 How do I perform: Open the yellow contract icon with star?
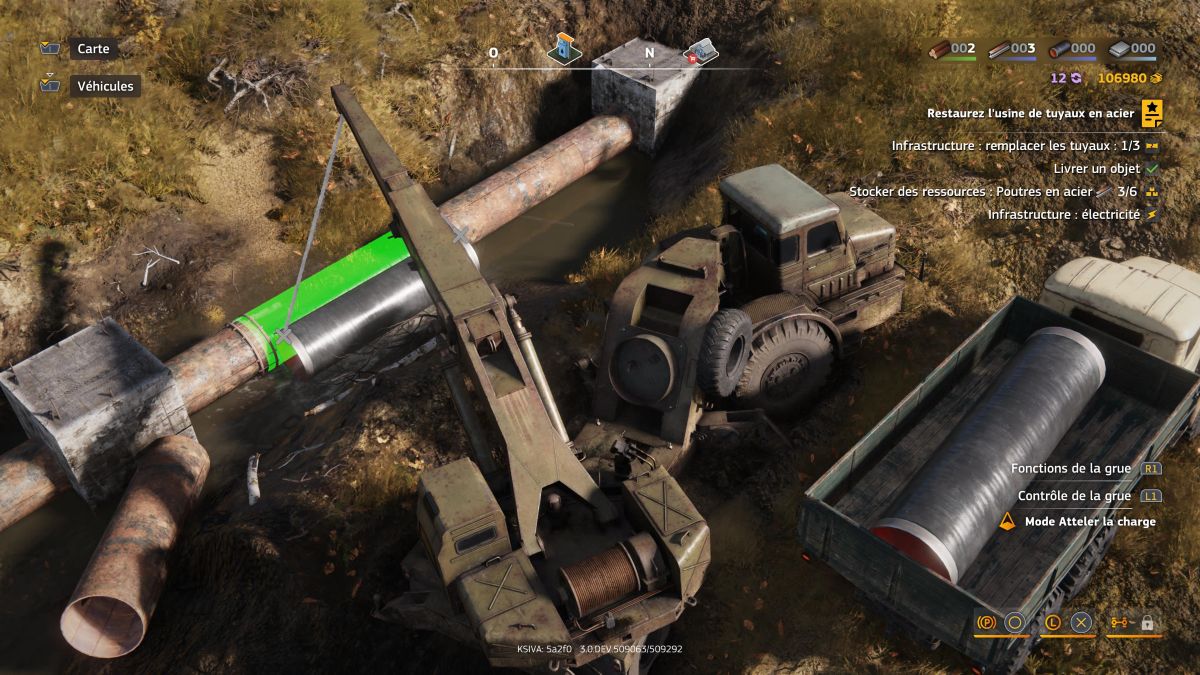pos(1152,114)
